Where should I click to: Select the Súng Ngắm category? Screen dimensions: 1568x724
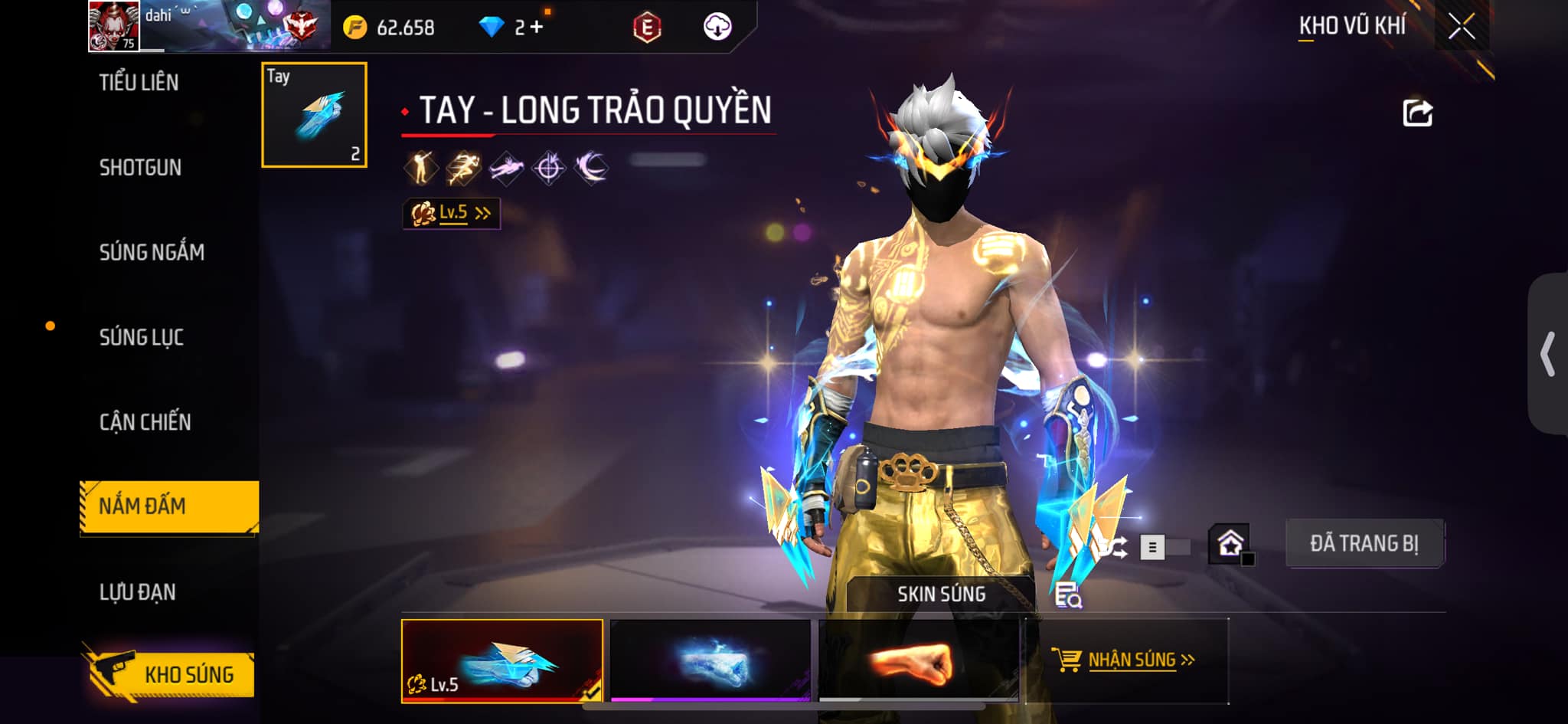pos(152,252)
